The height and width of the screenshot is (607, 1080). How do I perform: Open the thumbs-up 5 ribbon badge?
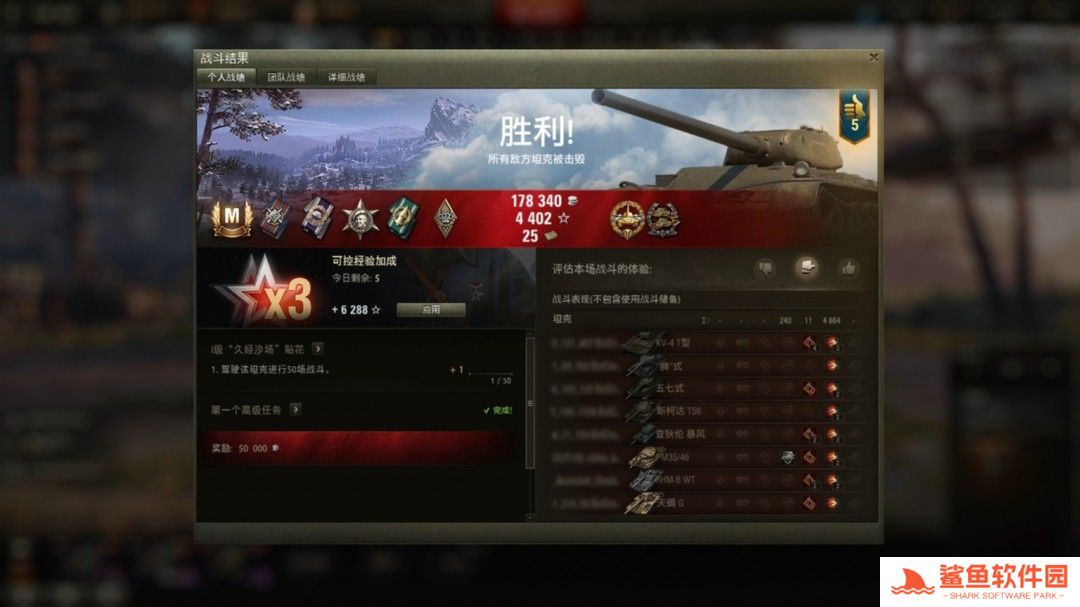[854, 117]
